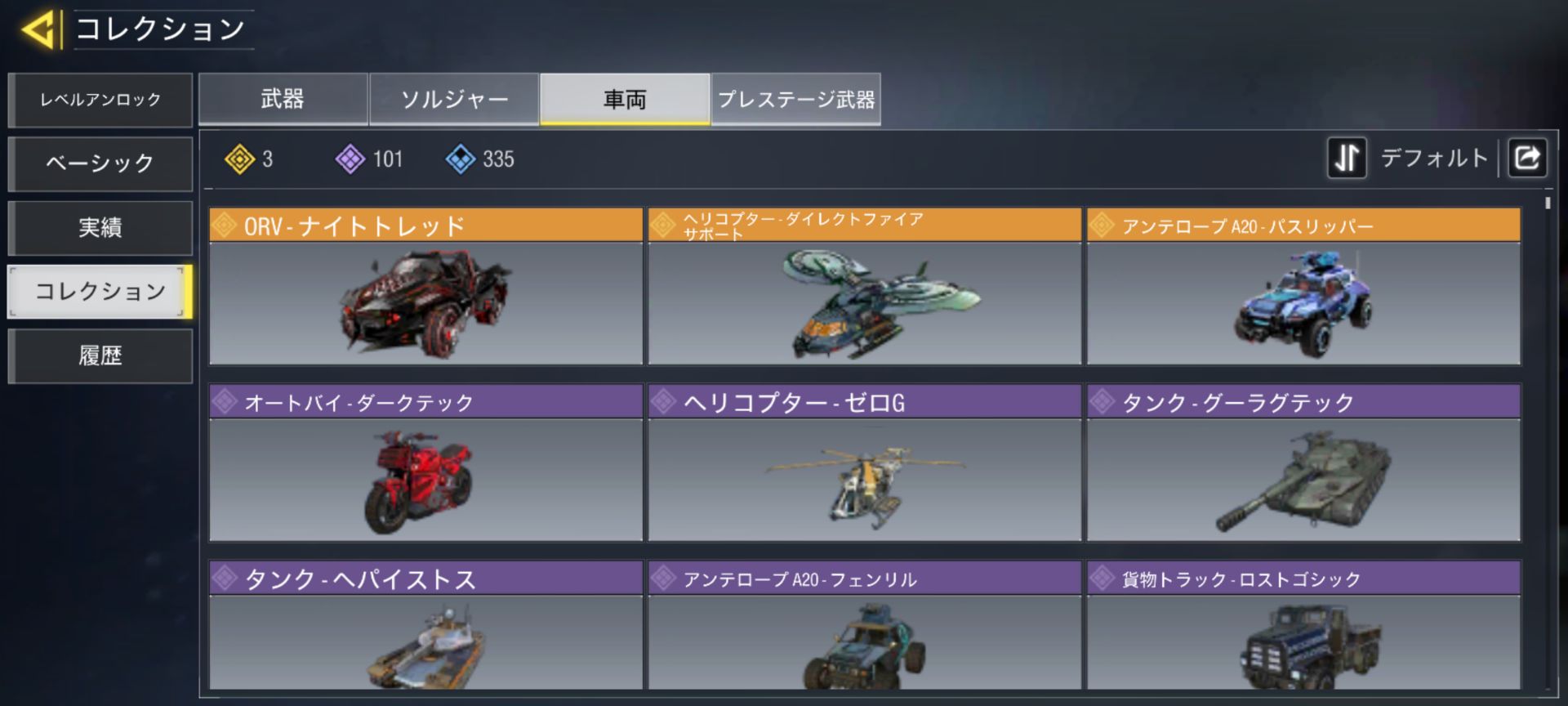Image resolution: width=1568 pixels, height=706 pixels.
Task: Click the diamond icon on the ORV-ナイトトレッド header
Action: [x=225, y=225]
